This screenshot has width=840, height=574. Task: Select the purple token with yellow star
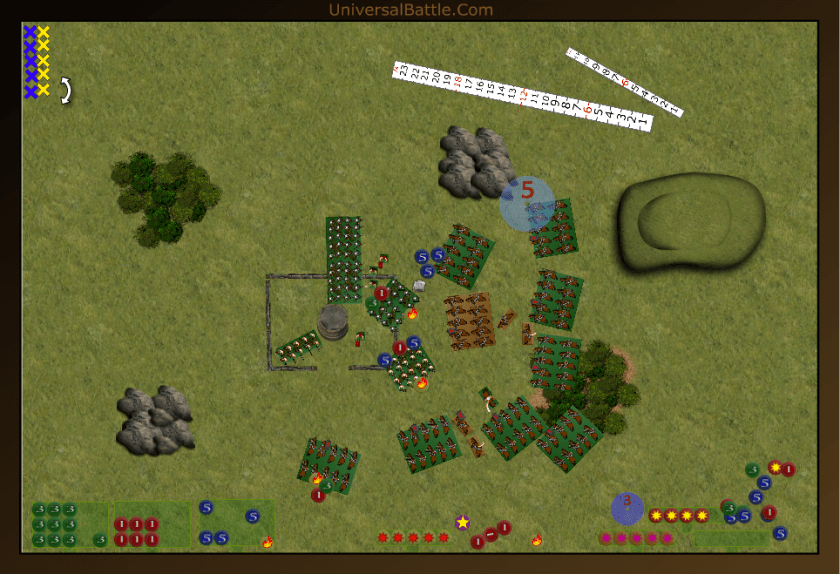point(462,522)
